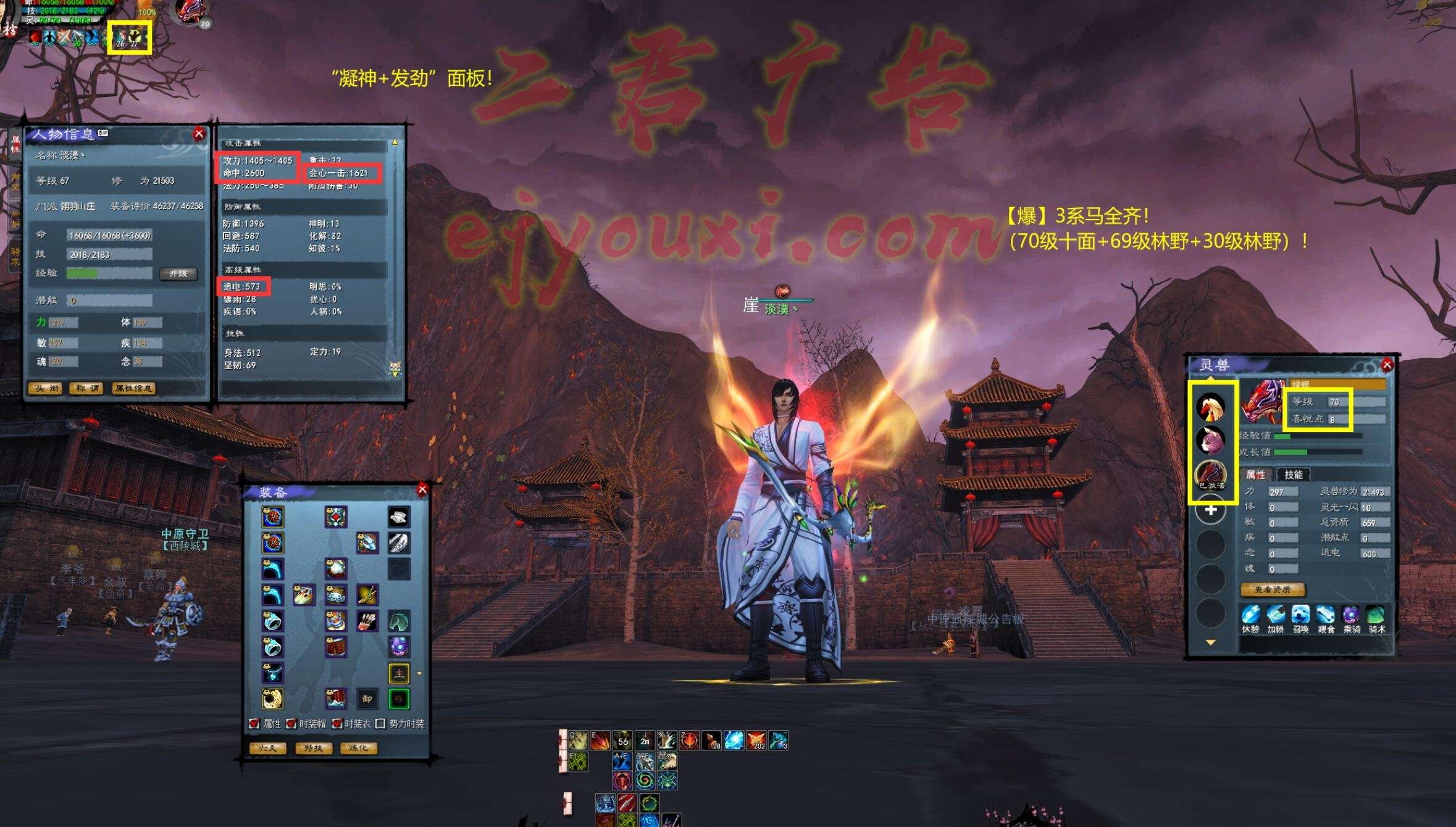Add a spirit beast with the plus slot
Image resolution: width=1456 pixels, height=827 pixels.
coord(1210,510)
